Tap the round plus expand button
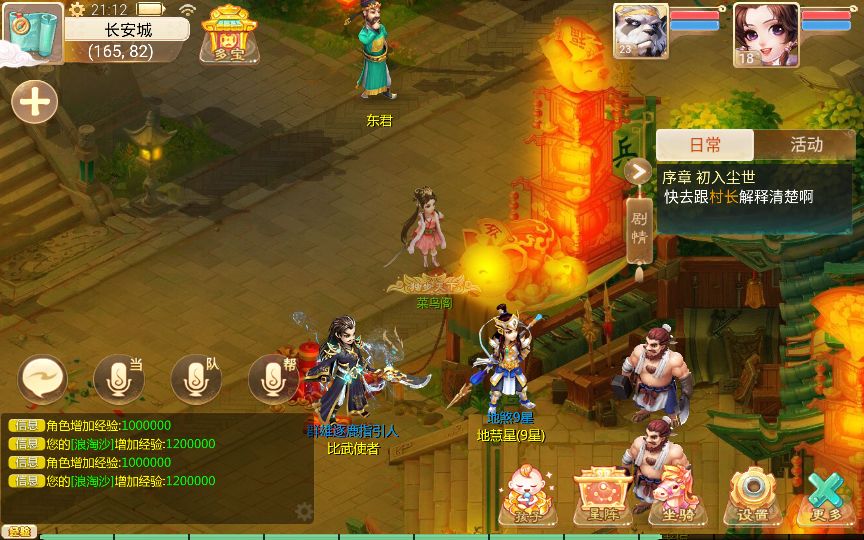The image size is (864, 540). (x=35, y=102)
